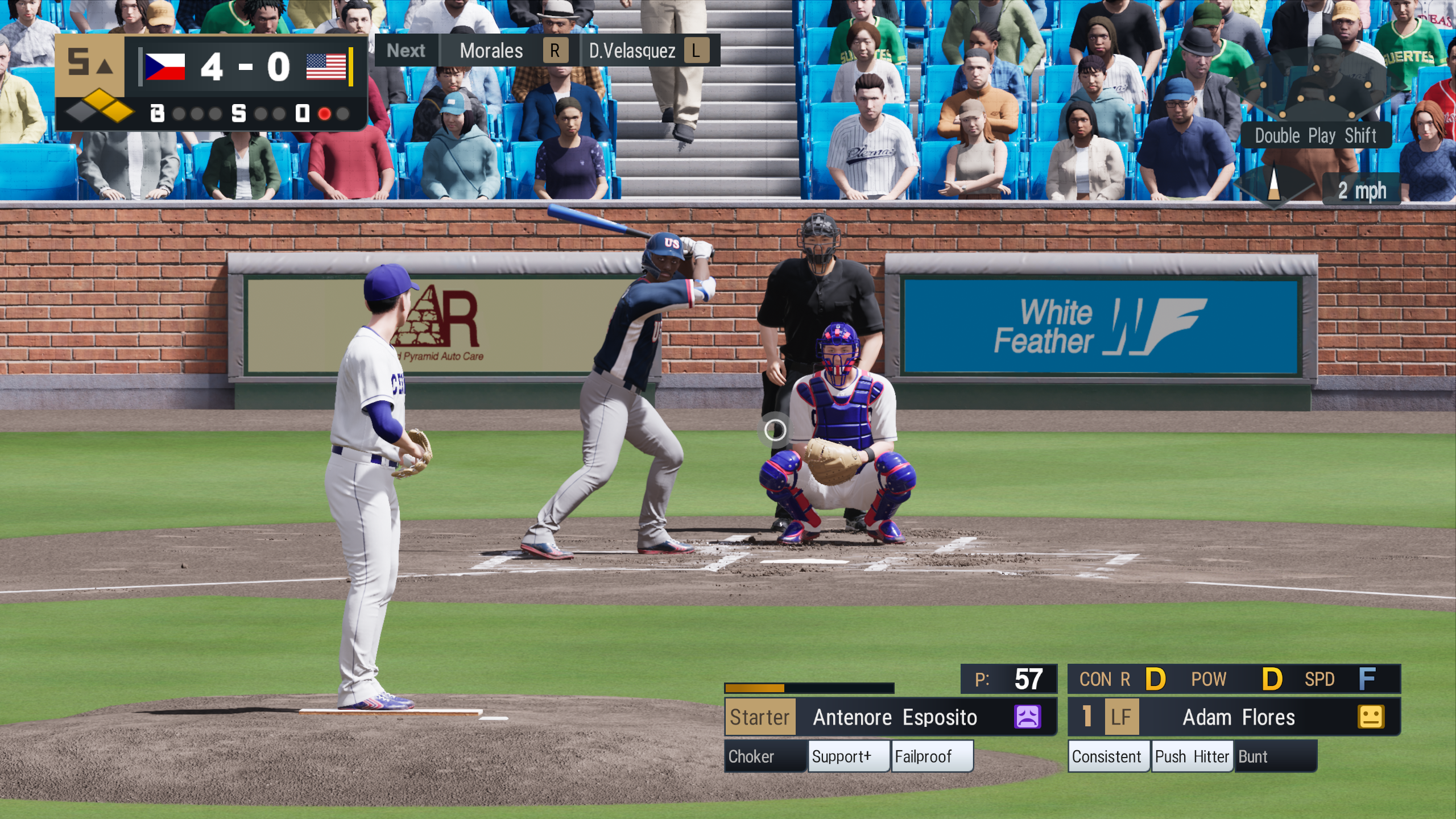1456x819 pixels.
Task: Select on-deck batter D.Velasquez
Action: coord(632,51)
